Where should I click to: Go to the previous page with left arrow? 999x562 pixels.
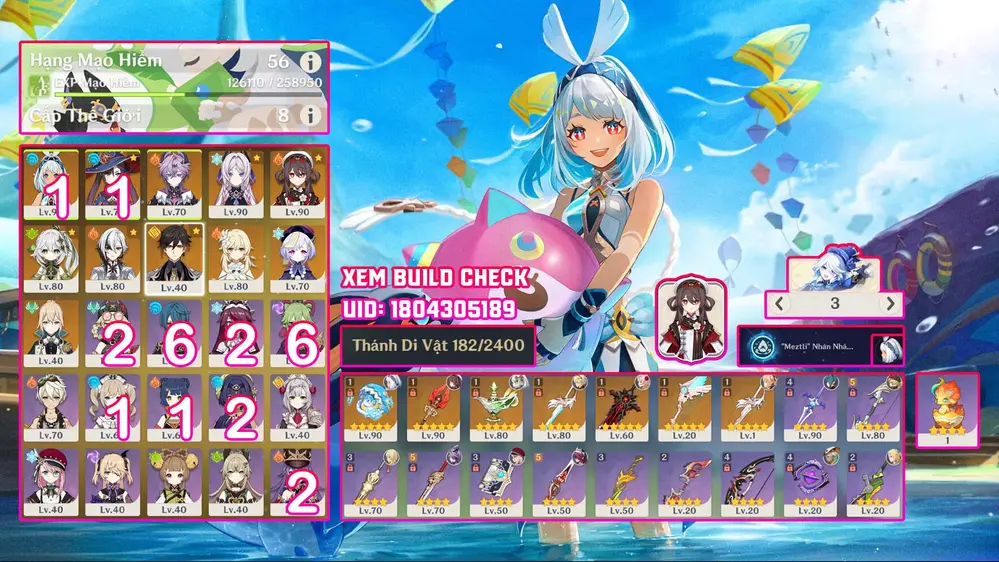(x=780, y=303)
